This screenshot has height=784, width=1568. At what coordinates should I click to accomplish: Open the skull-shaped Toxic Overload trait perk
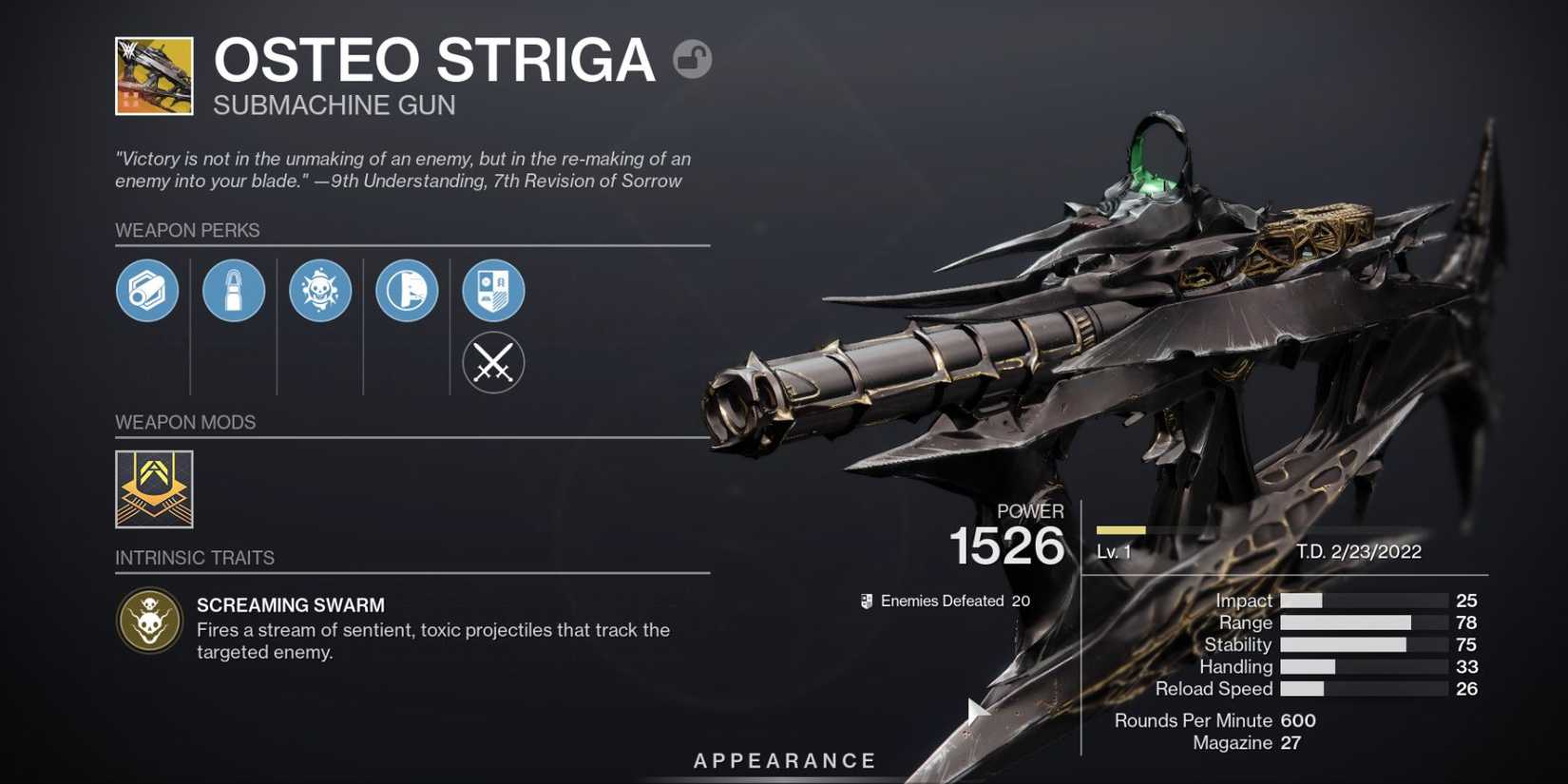(x=320, y=291)
